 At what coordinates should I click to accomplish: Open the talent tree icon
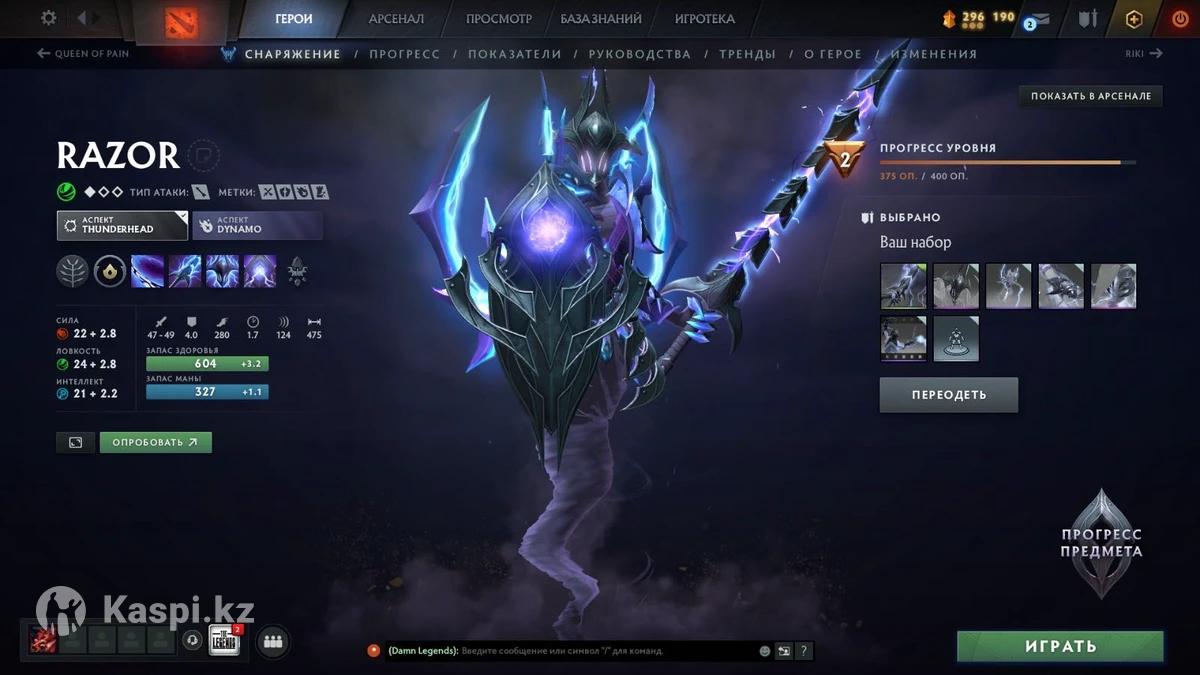(72, 271)
